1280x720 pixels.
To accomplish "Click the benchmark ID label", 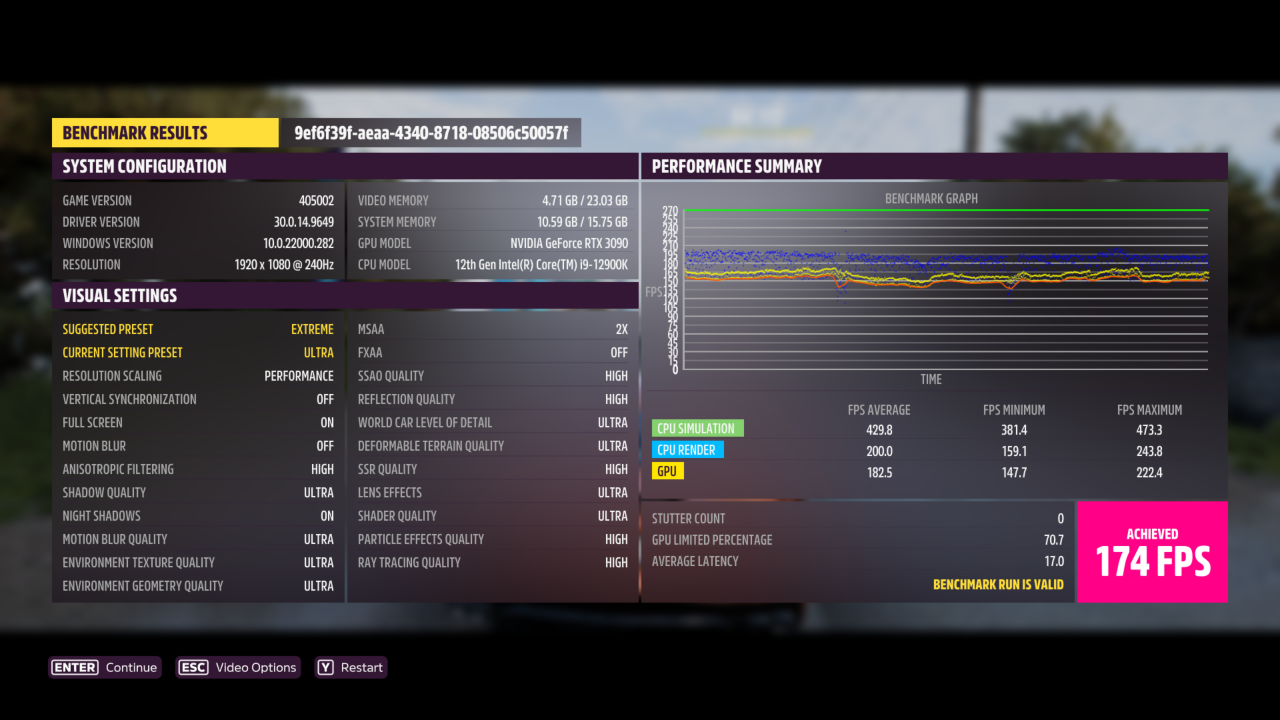I will pyautogui.click(x=432, y=132).
